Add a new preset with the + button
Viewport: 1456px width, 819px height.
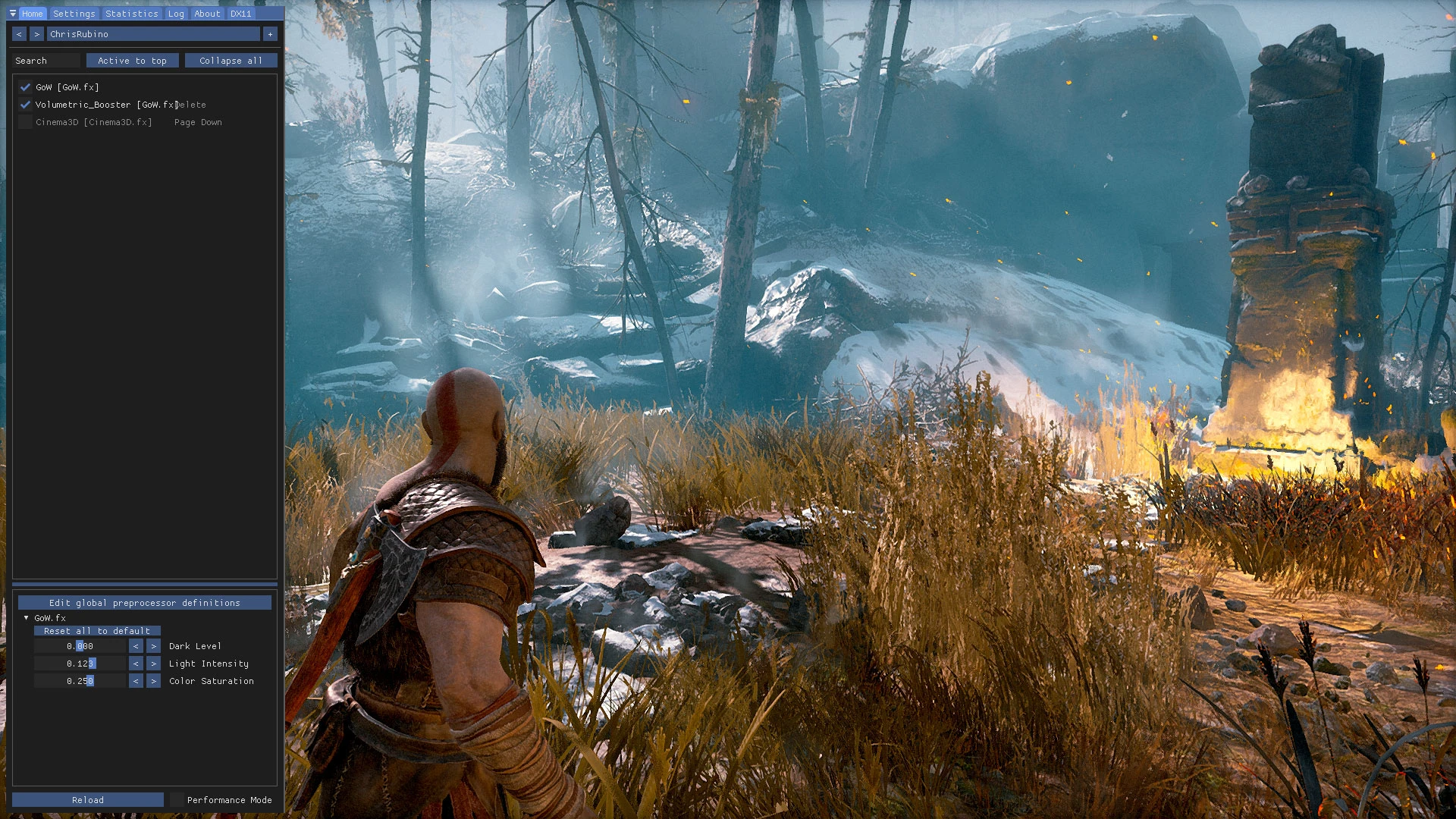tap(270, 33)
